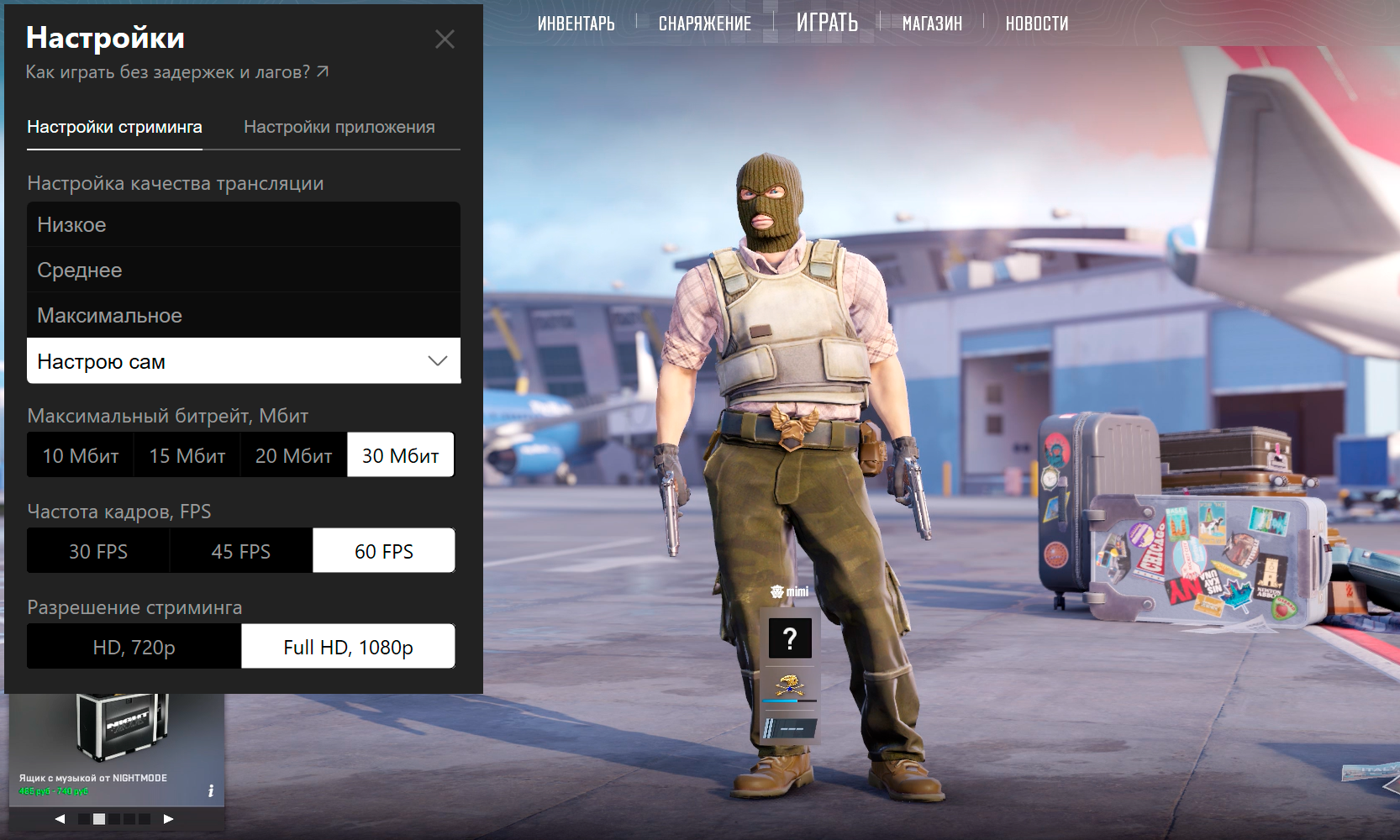Choose Низкое stream quality
Screen dimensions: 1400x840
[x=243, y=225]
